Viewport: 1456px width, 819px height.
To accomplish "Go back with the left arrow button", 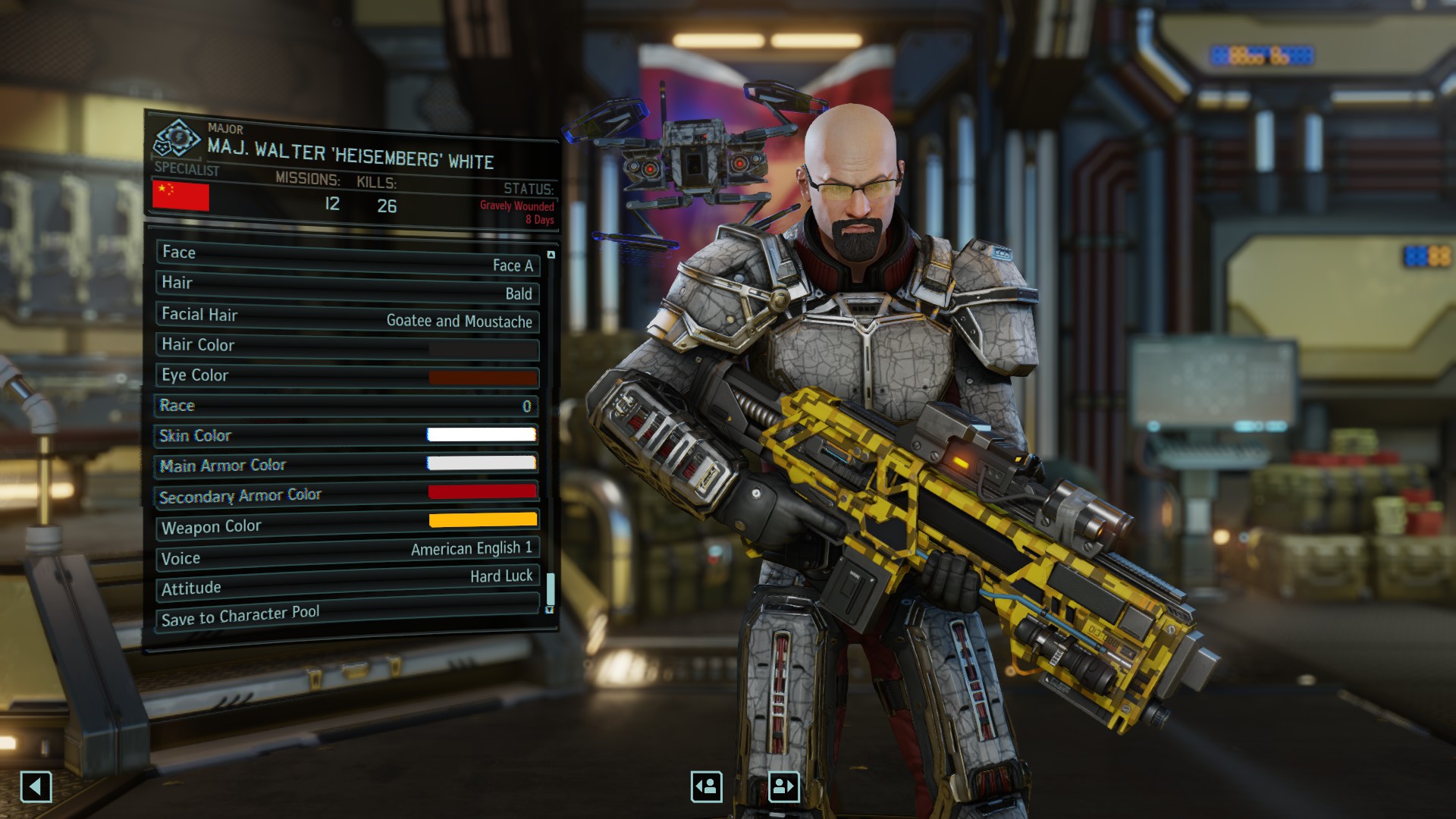I will click(36, 786).
